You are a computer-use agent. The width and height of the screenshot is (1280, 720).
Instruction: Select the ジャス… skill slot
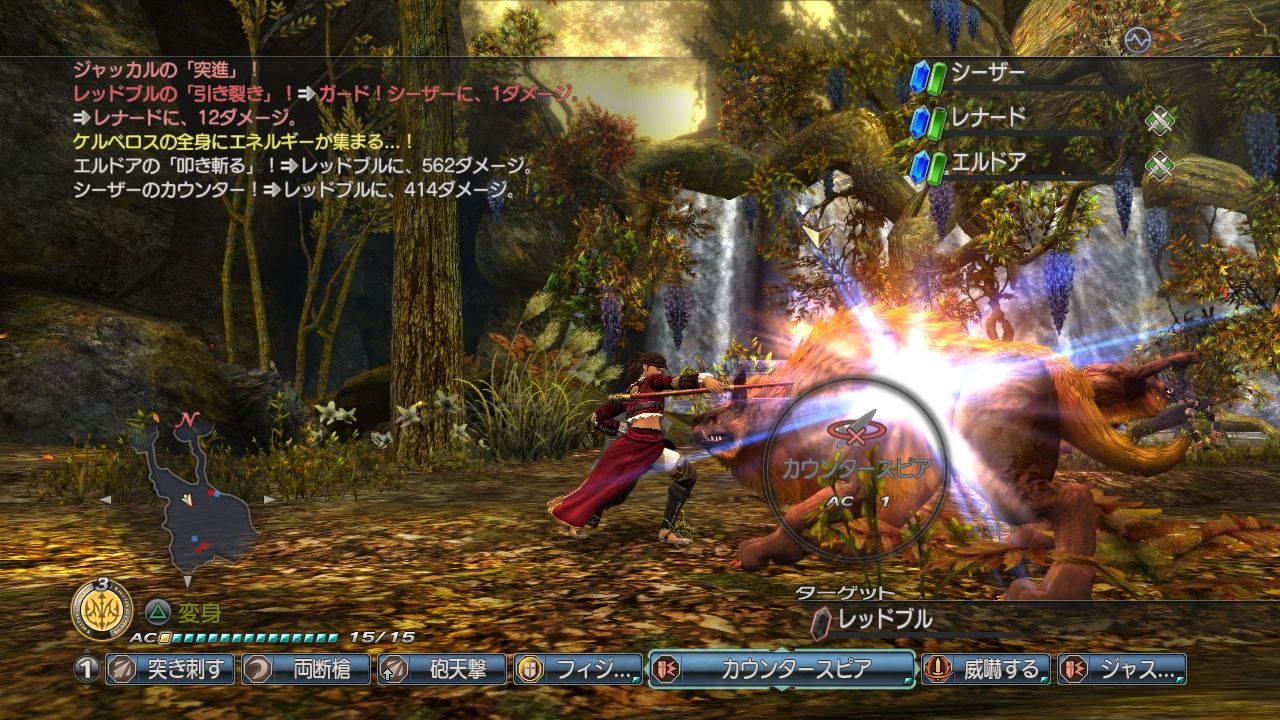(1122, 669)
